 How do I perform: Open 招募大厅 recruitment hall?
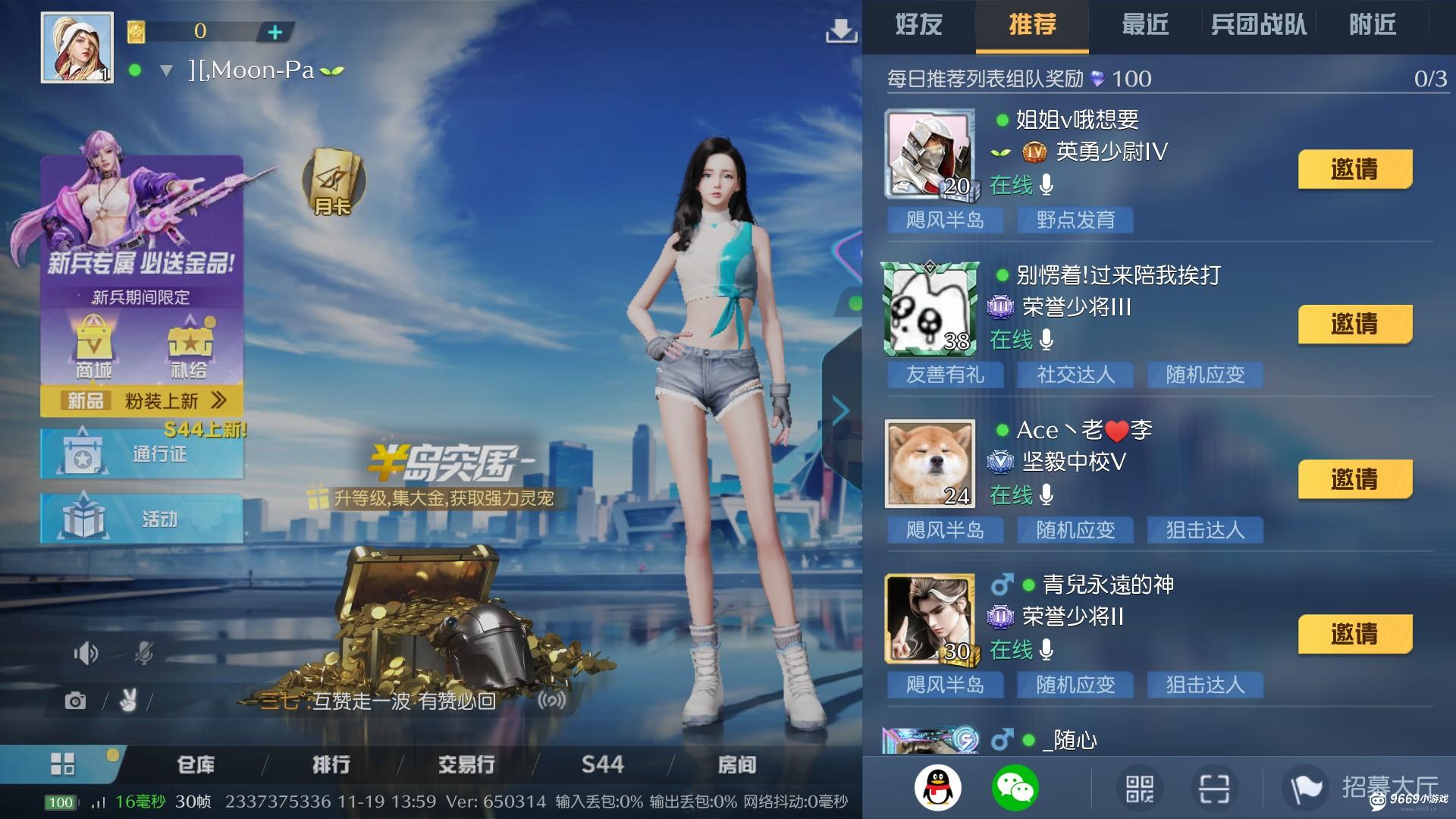[1357, 787]
